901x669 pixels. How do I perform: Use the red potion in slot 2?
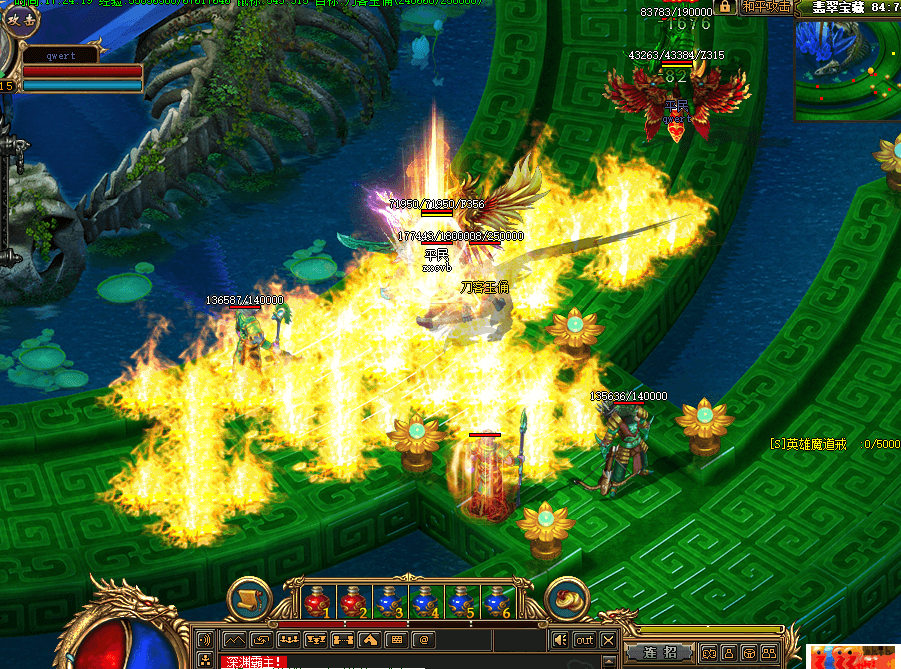click(355, 601)
